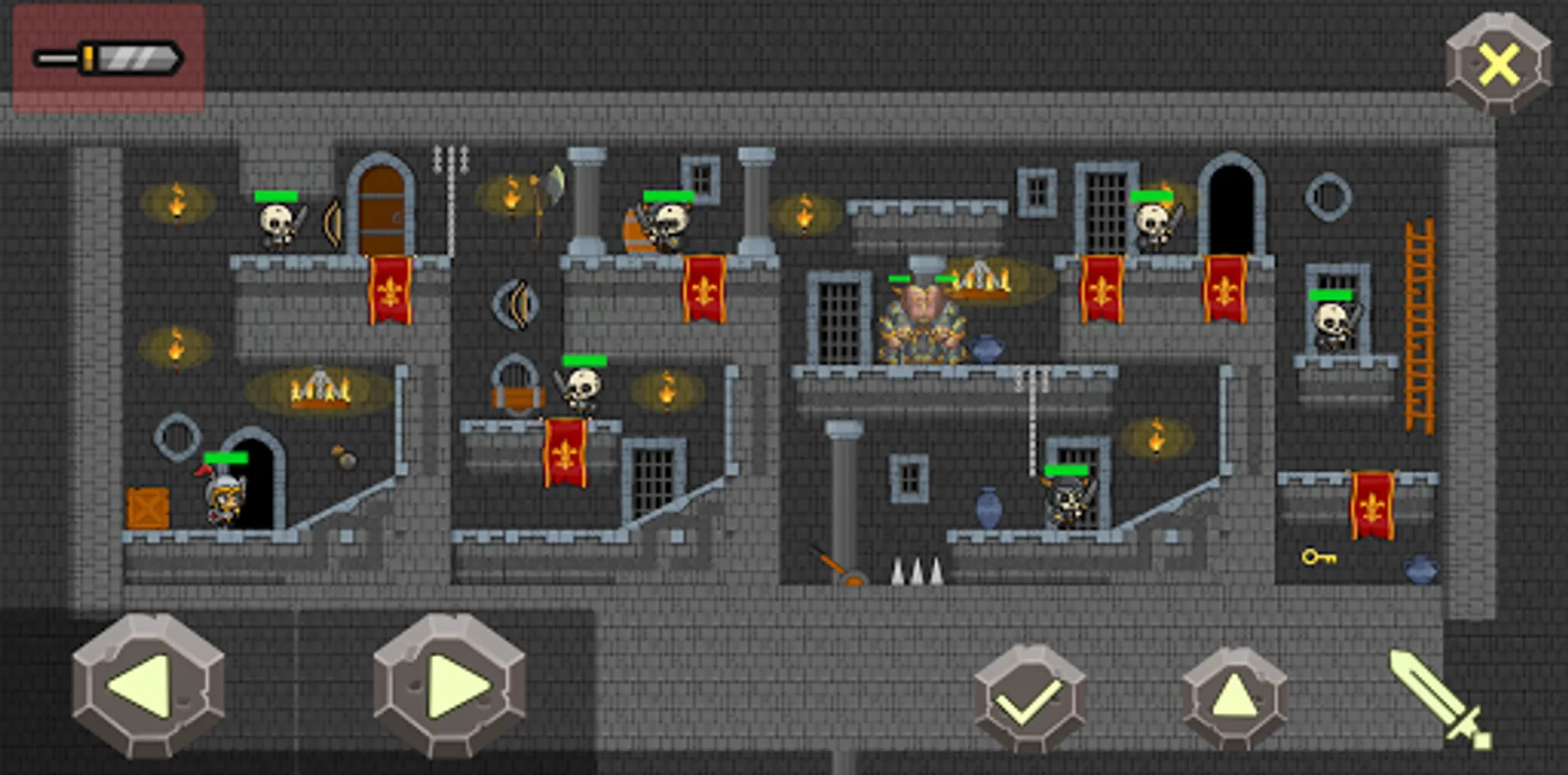Select the knight hero near the crate
This screenshot has width=1568, height=775.
tap(222, 499)
